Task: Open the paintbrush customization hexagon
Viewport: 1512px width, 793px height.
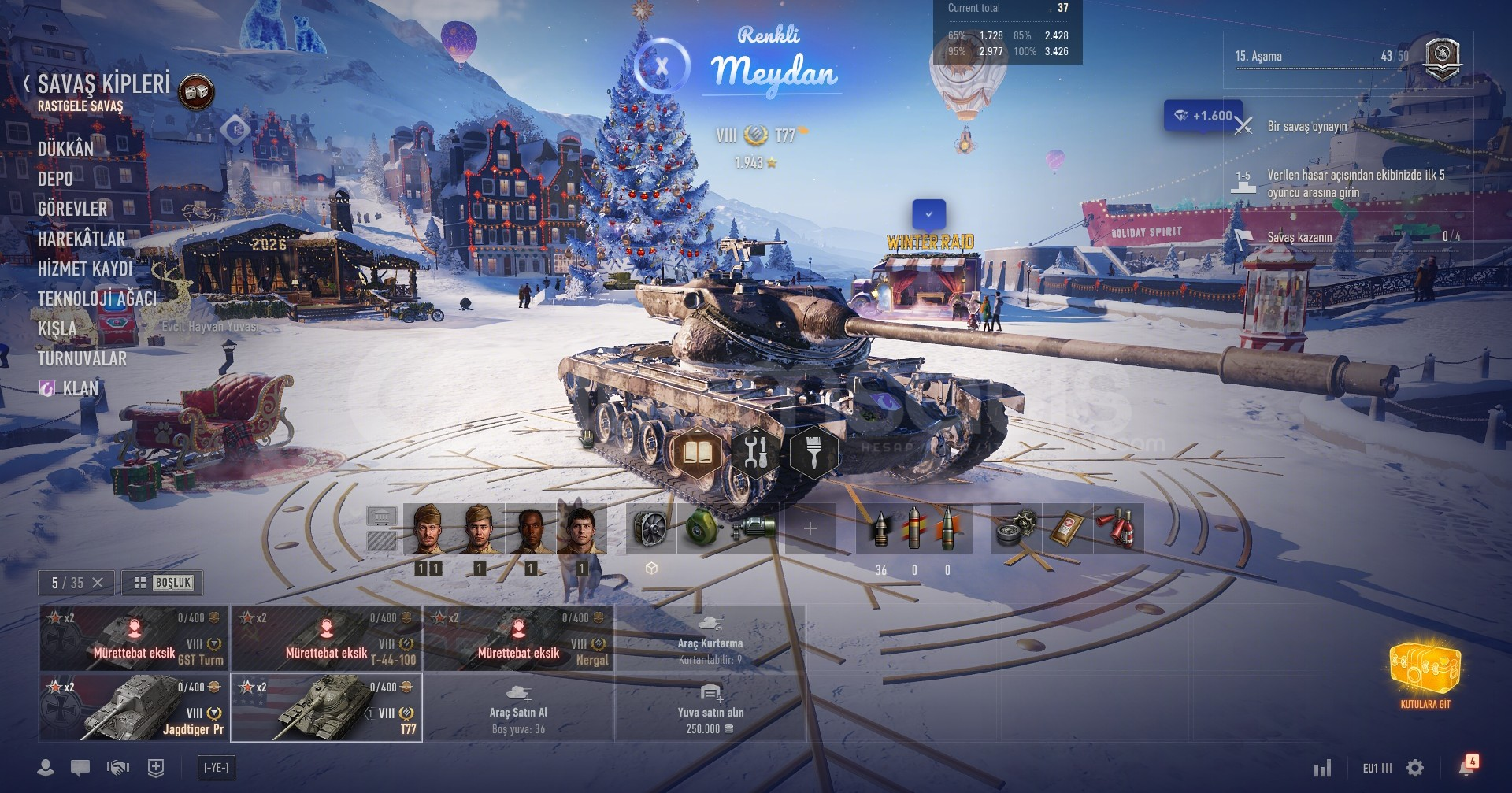Action: (813, 452)
